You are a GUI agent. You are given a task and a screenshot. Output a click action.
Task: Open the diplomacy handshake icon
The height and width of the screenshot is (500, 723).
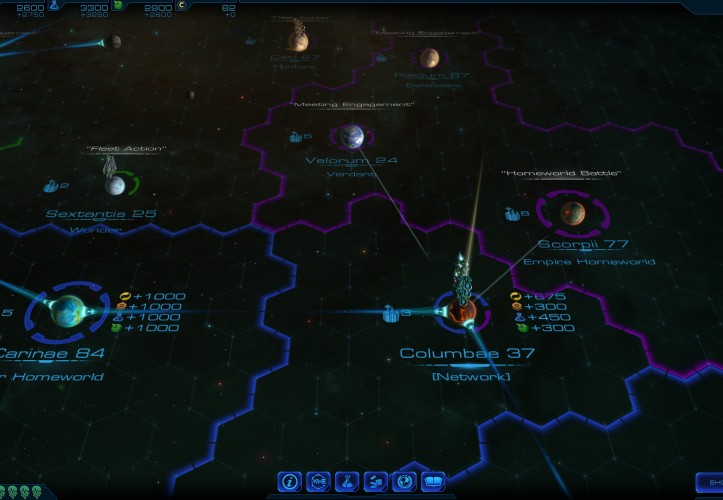(x=376, y=481)
